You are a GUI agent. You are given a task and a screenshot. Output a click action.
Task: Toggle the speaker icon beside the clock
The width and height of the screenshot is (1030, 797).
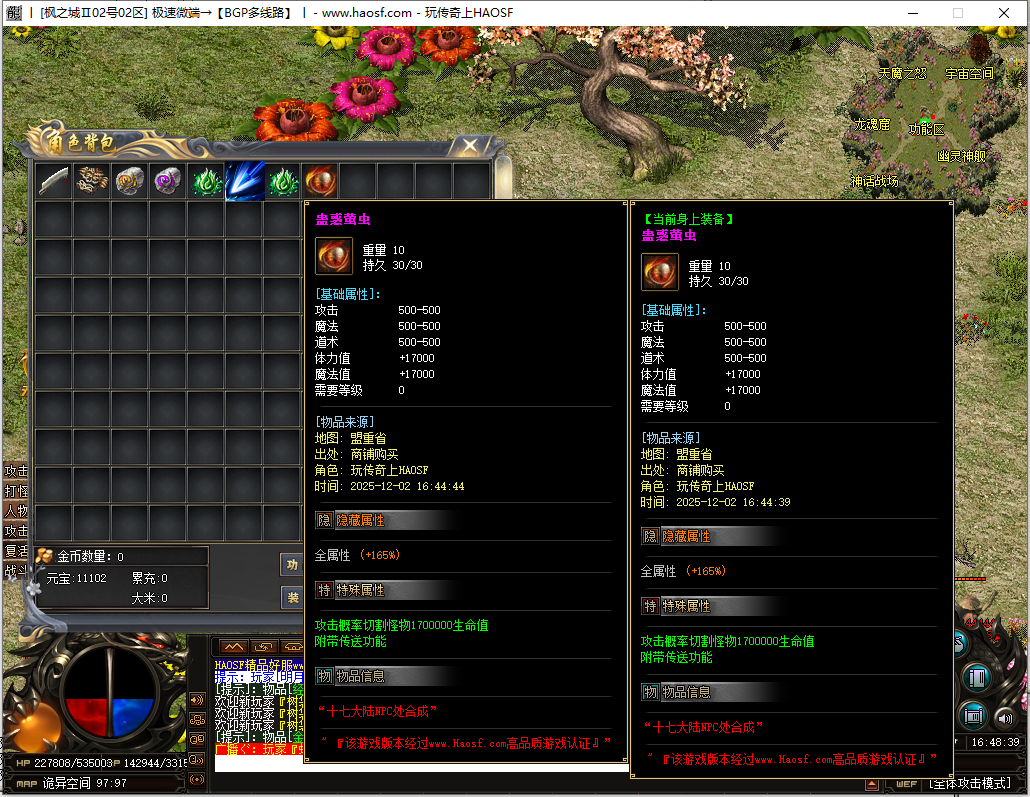pyautogui.click(x=1003, y=716)
